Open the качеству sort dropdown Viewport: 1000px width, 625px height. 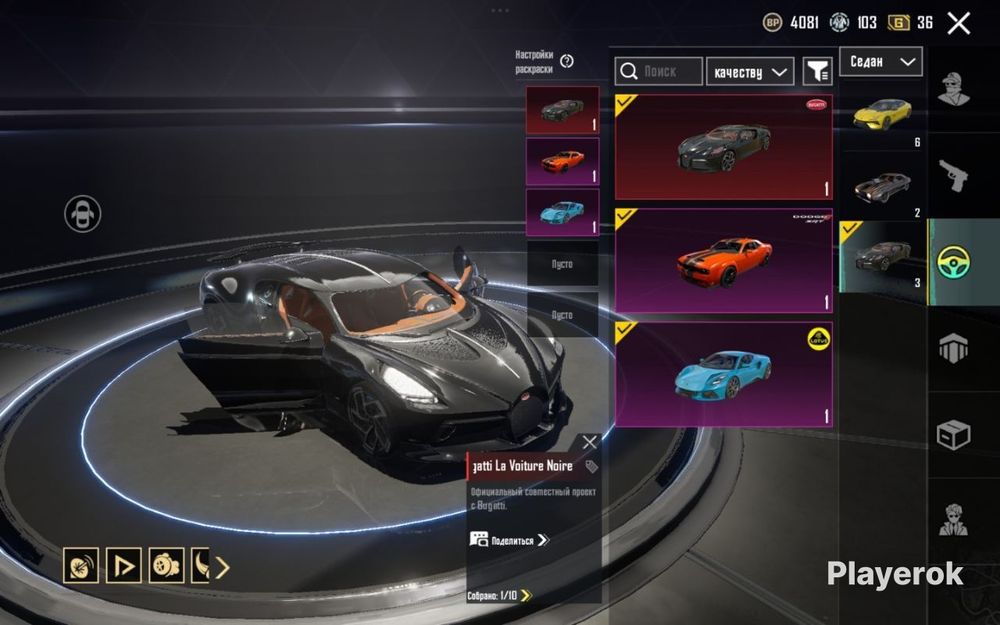pos(750,71)
